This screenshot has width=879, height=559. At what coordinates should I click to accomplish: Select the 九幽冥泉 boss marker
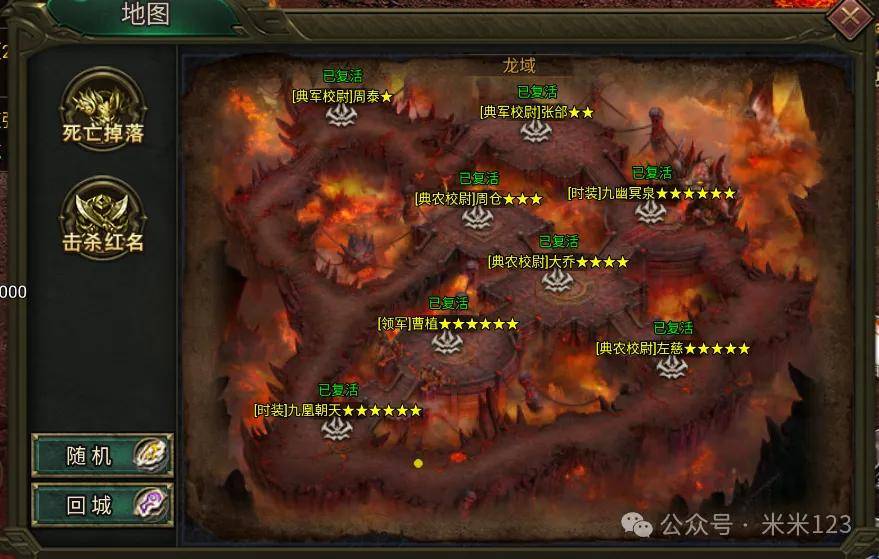point(651,211)
